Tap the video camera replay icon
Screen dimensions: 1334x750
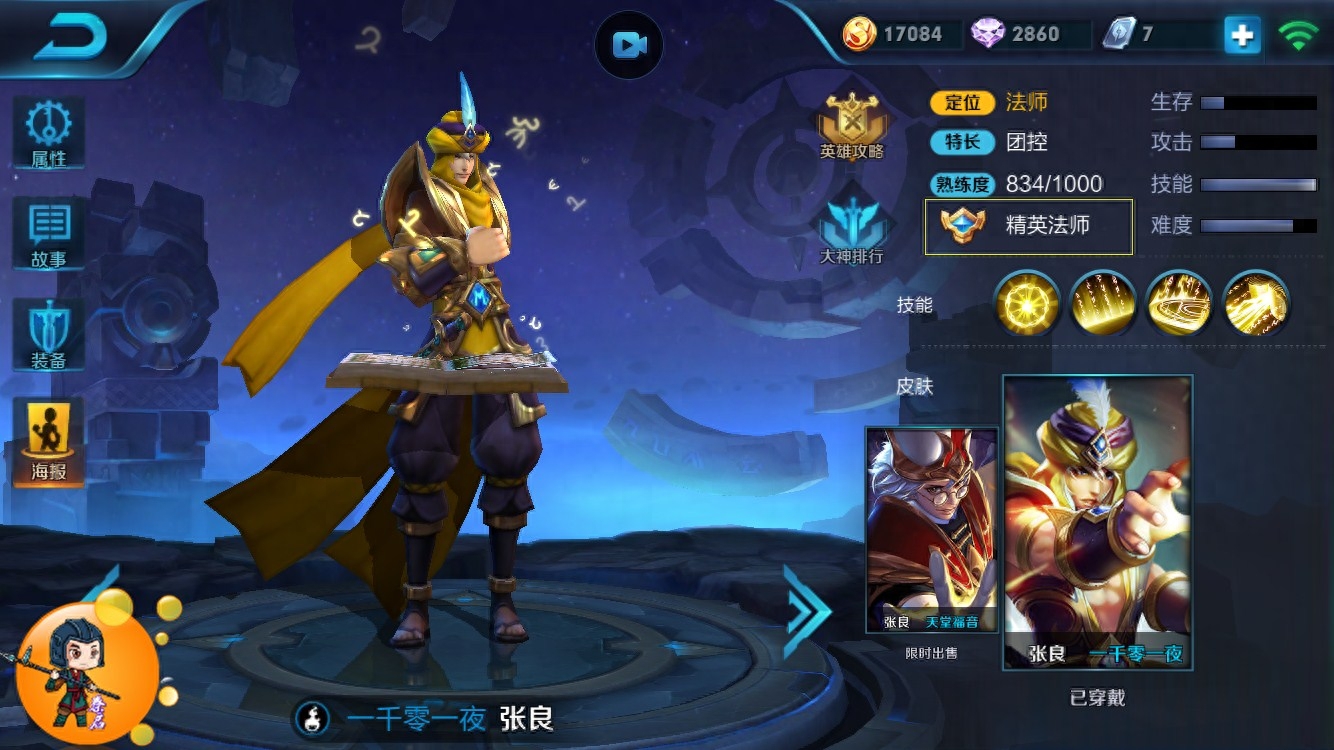click(x=629, y=45)
